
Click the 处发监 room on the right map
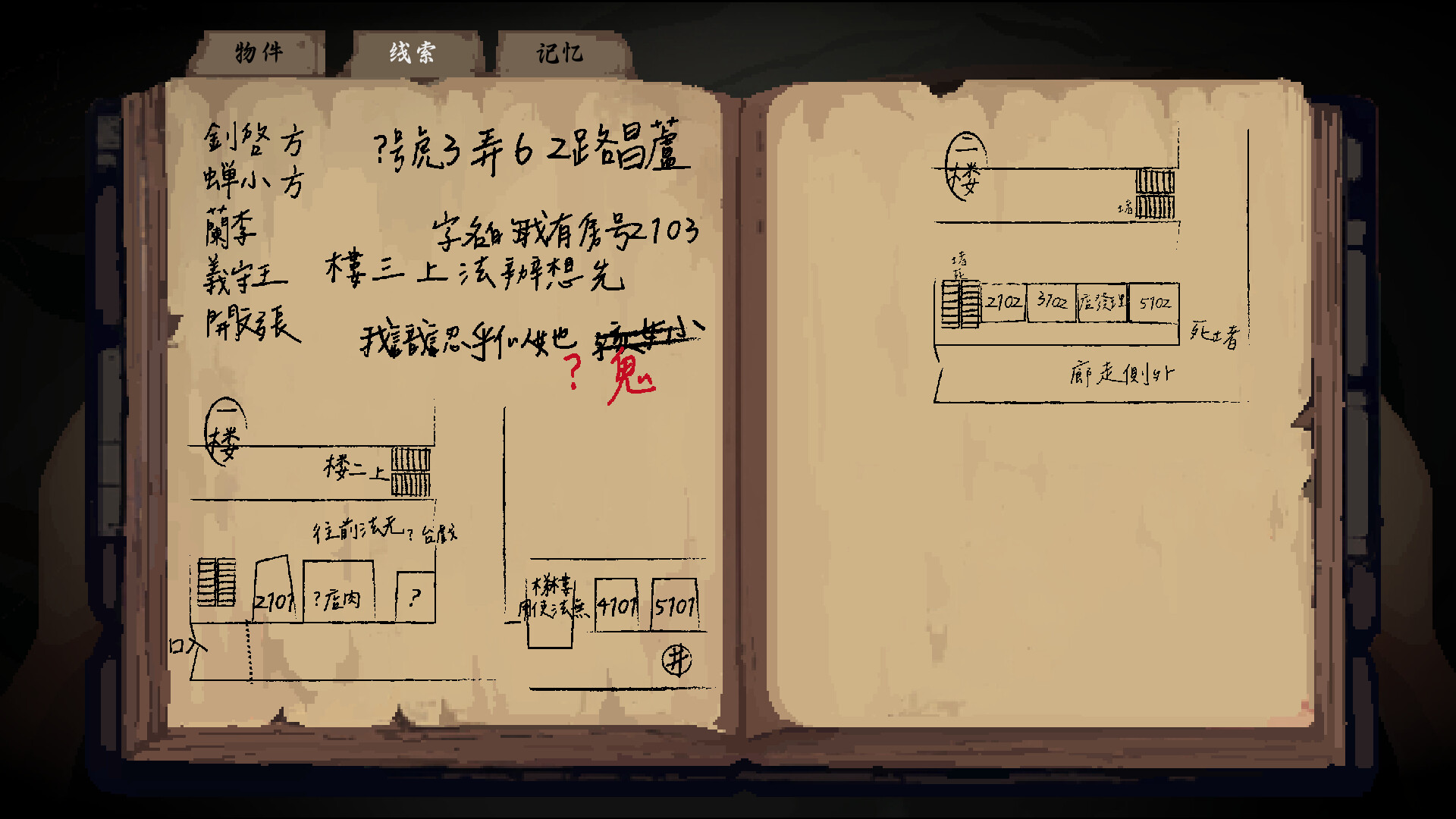[1101, 303]
